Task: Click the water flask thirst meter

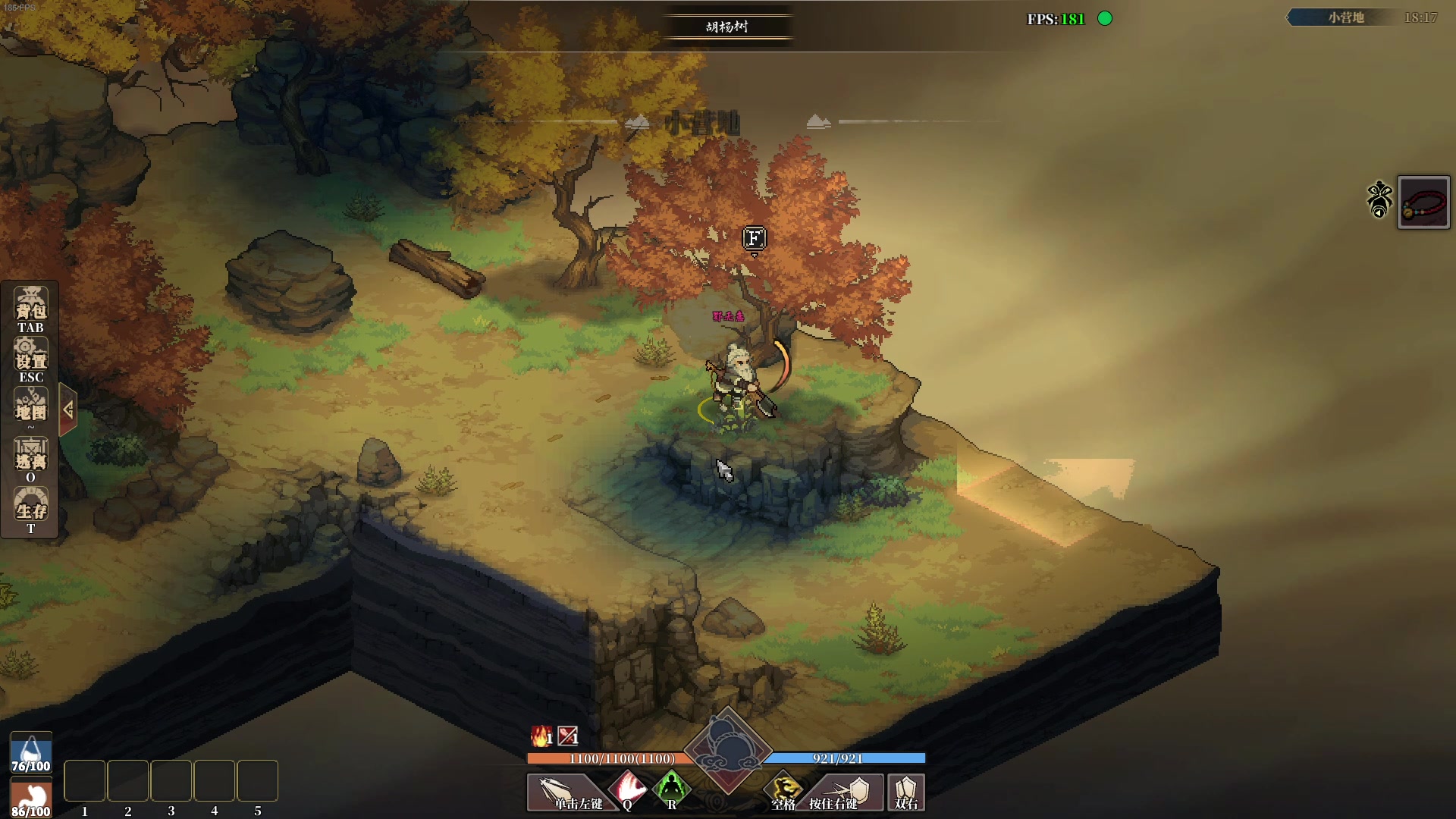Action: click(30, 752)
